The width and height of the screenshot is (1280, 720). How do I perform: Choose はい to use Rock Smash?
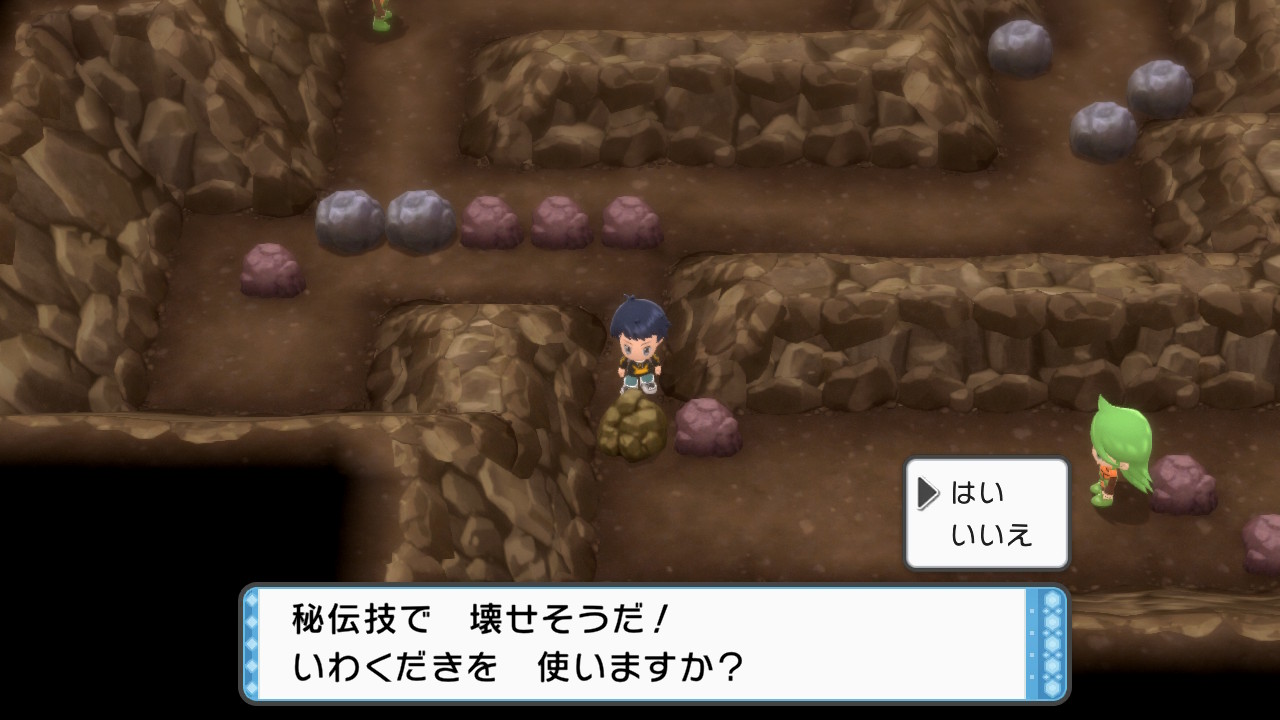click(x=977, y=493)
